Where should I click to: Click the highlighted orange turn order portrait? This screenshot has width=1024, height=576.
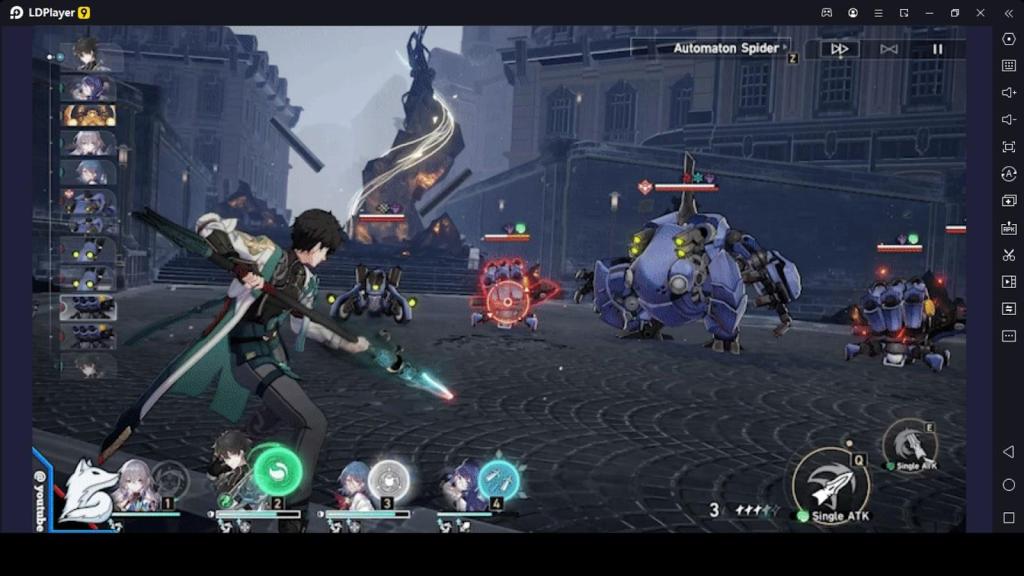click(89, 115)
